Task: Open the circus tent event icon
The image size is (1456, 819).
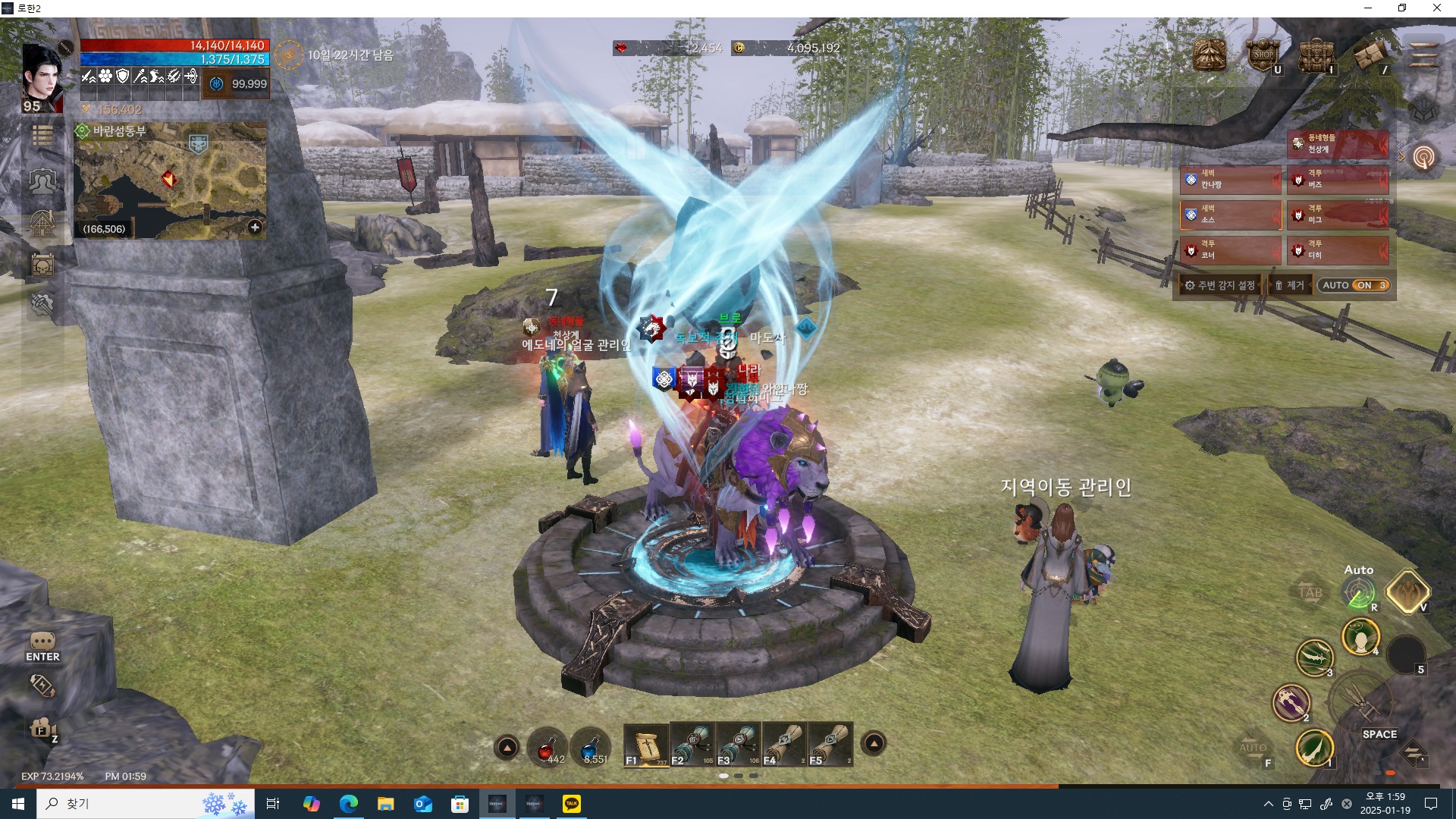Action: (1210, 55)
